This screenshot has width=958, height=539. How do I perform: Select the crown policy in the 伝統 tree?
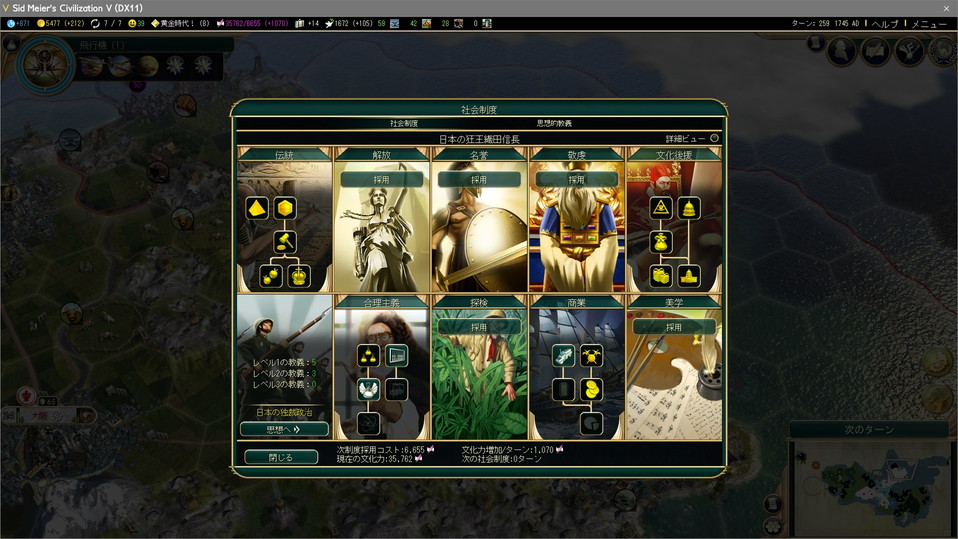point(298,276)
